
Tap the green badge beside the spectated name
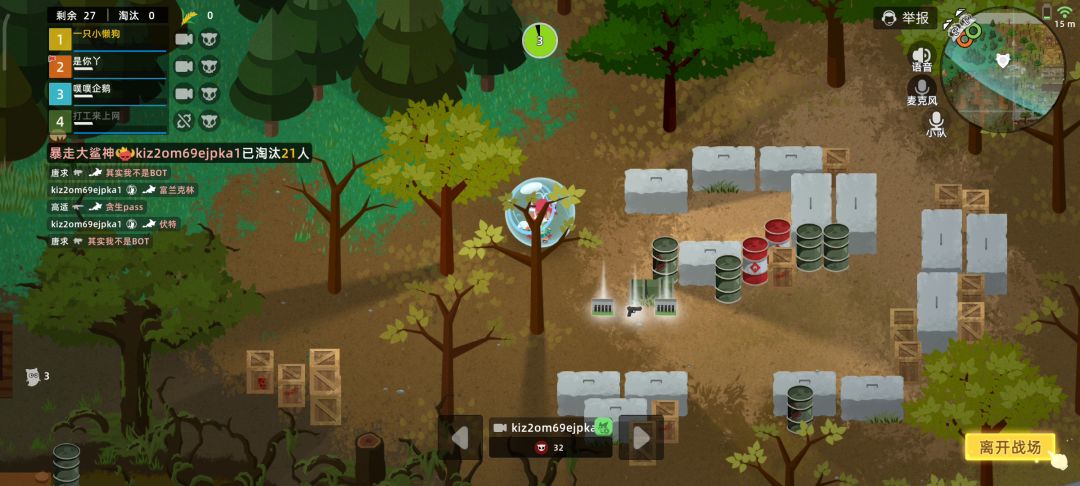point(603,426)
